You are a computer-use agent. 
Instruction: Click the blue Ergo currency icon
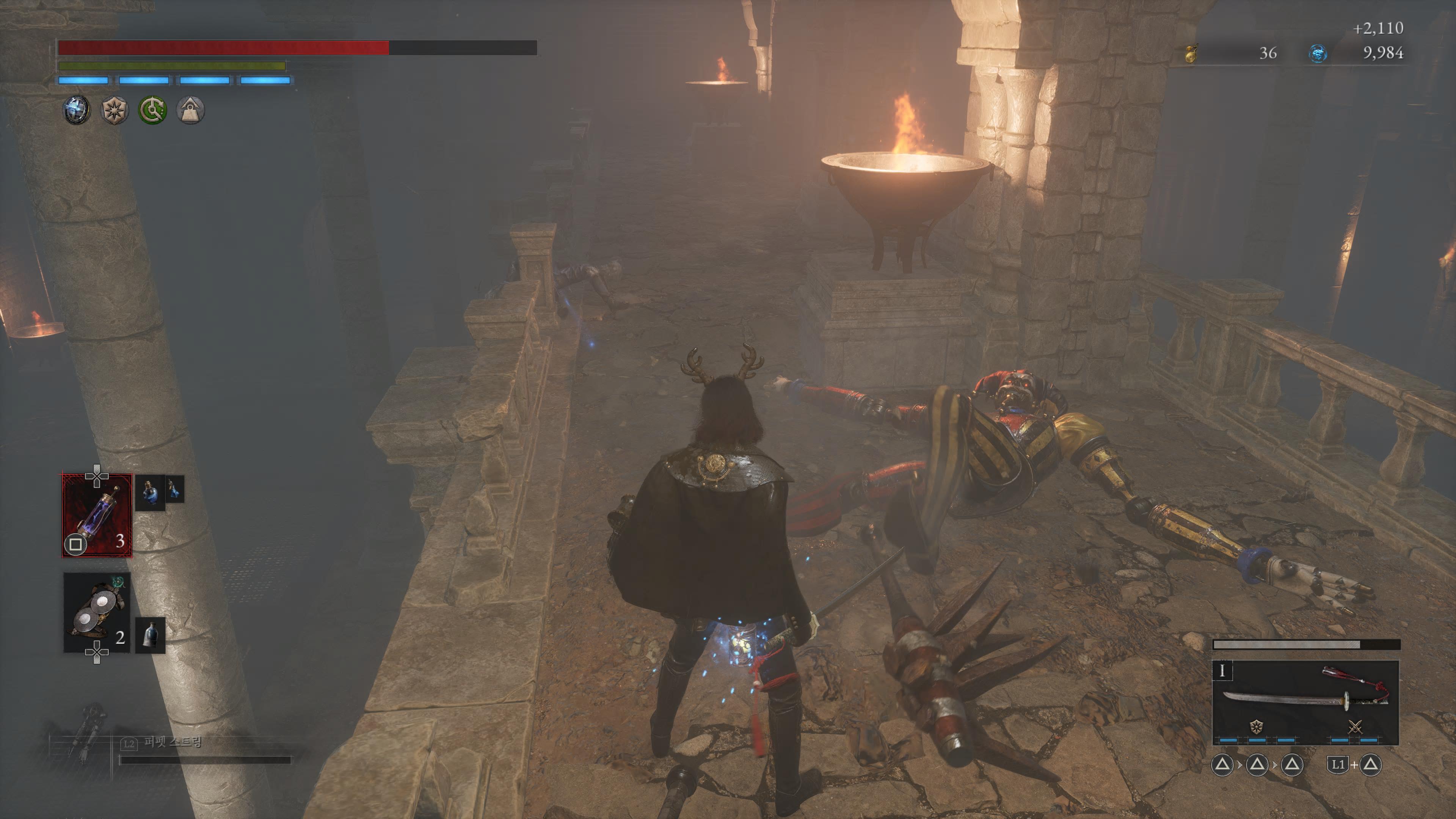pos(1318,54)
